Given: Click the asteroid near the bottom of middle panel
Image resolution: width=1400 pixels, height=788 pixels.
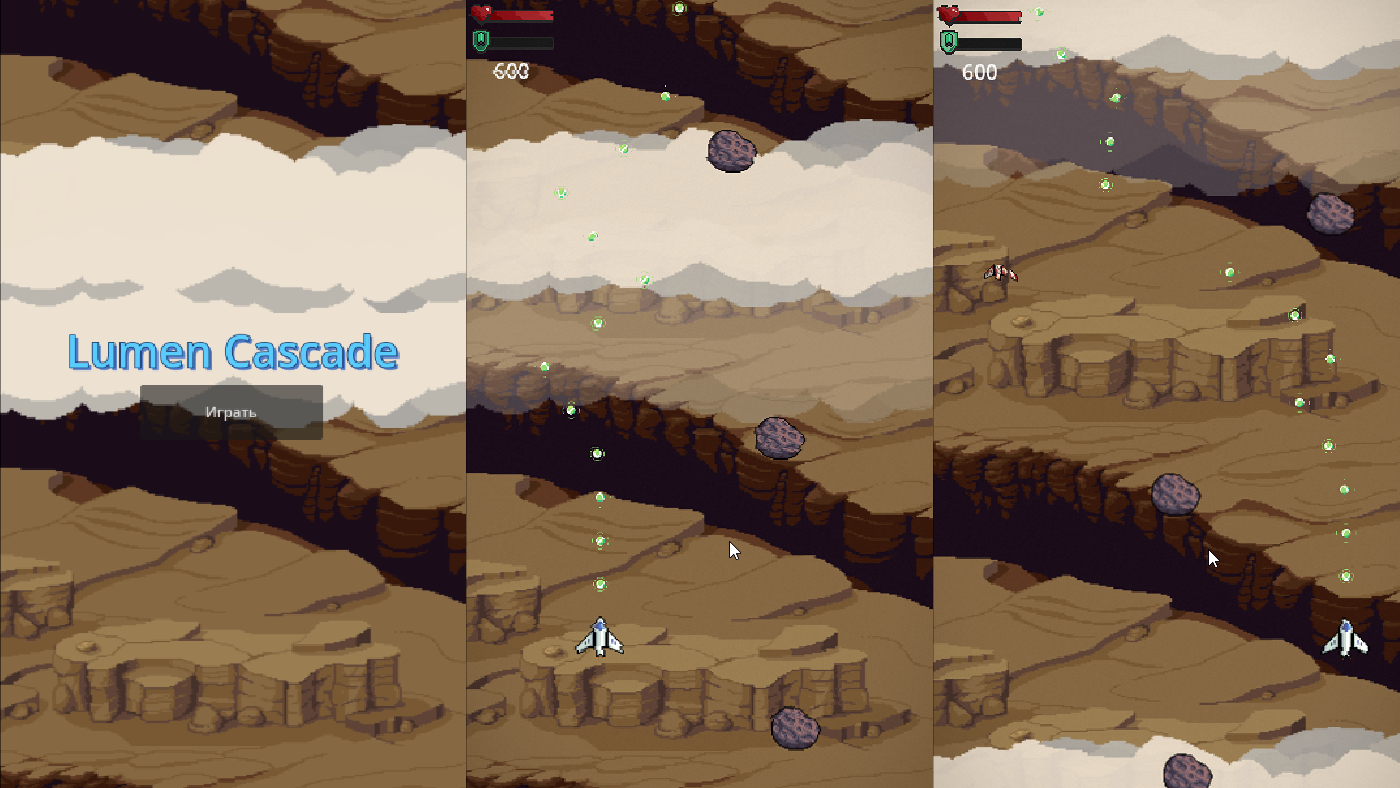Looking at the screenshot, I should (797, 728).
